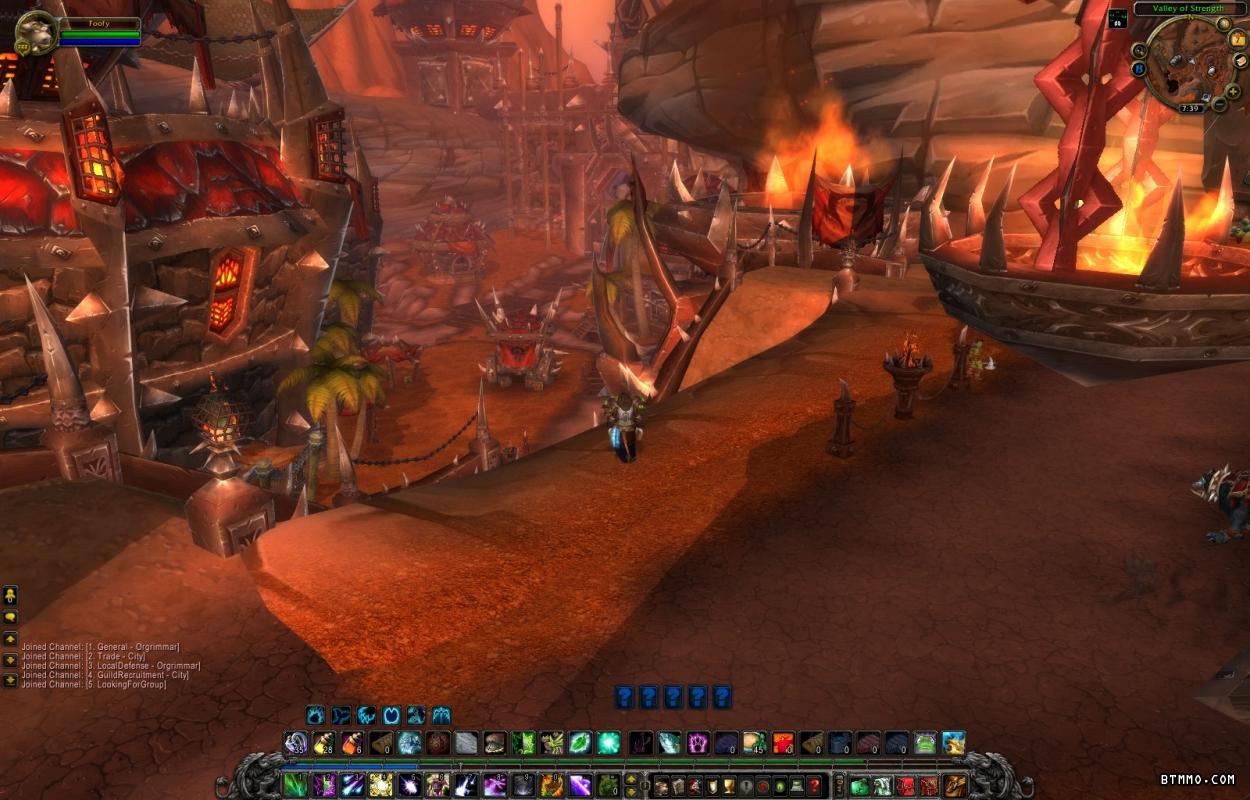
Task: Open the gold trophy achievements button
Action: pyautogui.click(x=727, y=785)
